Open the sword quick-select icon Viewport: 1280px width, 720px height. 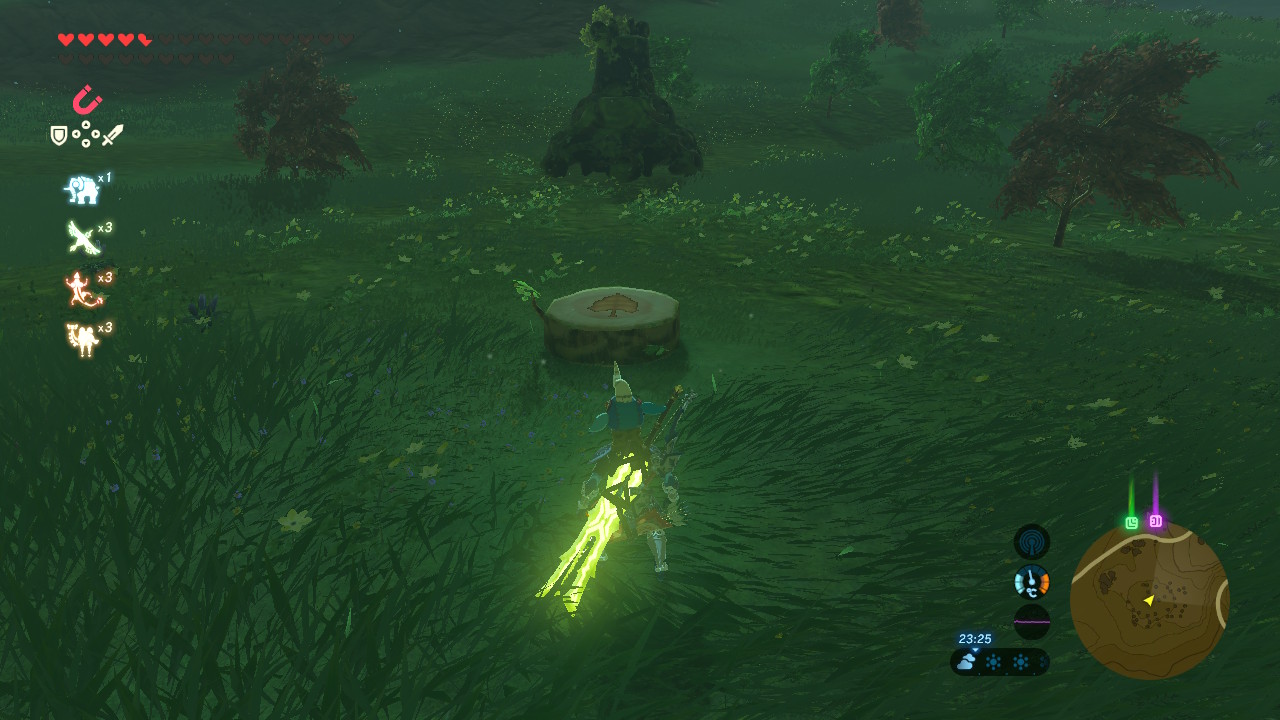tap(112, 135)
